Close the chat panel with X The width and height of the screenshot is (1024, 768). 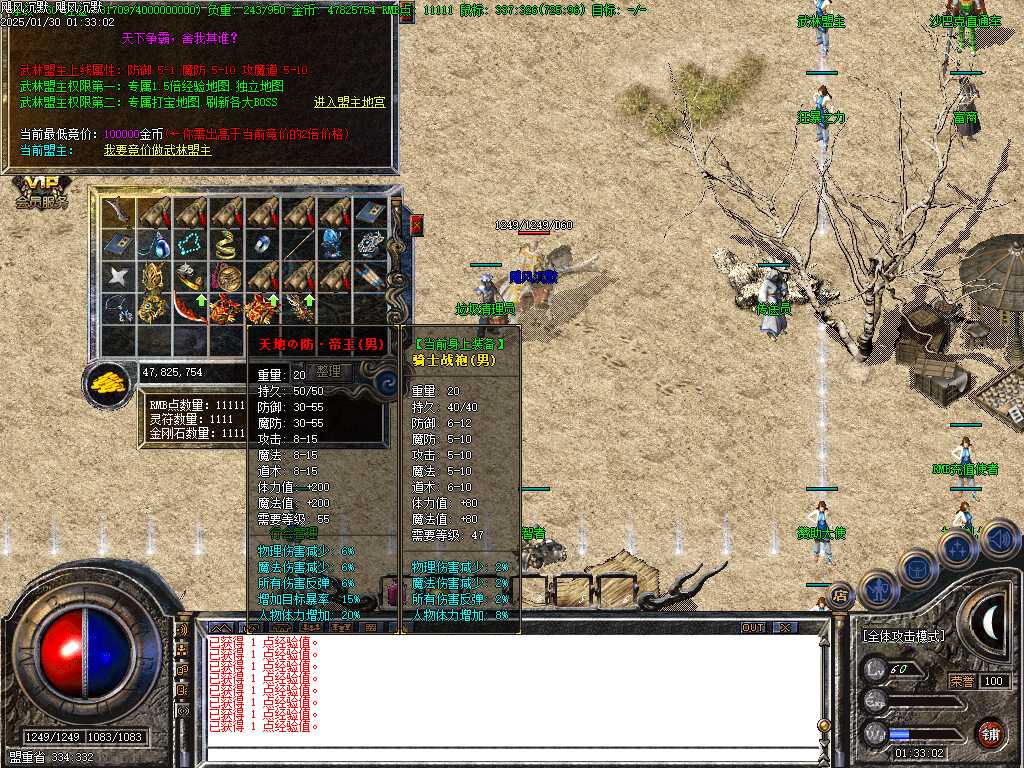[x=785, y=627]
